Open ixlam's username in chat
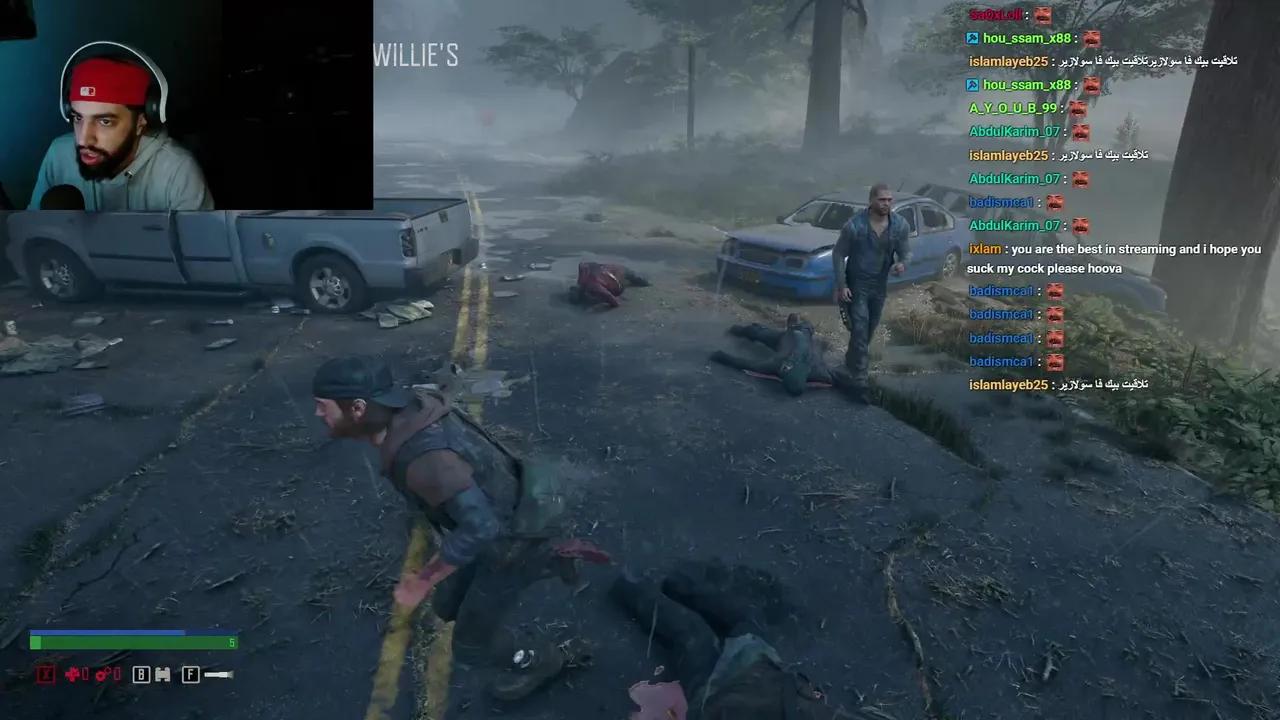The width and height of the screenshot is (1280, 720). tap(984, 249)
